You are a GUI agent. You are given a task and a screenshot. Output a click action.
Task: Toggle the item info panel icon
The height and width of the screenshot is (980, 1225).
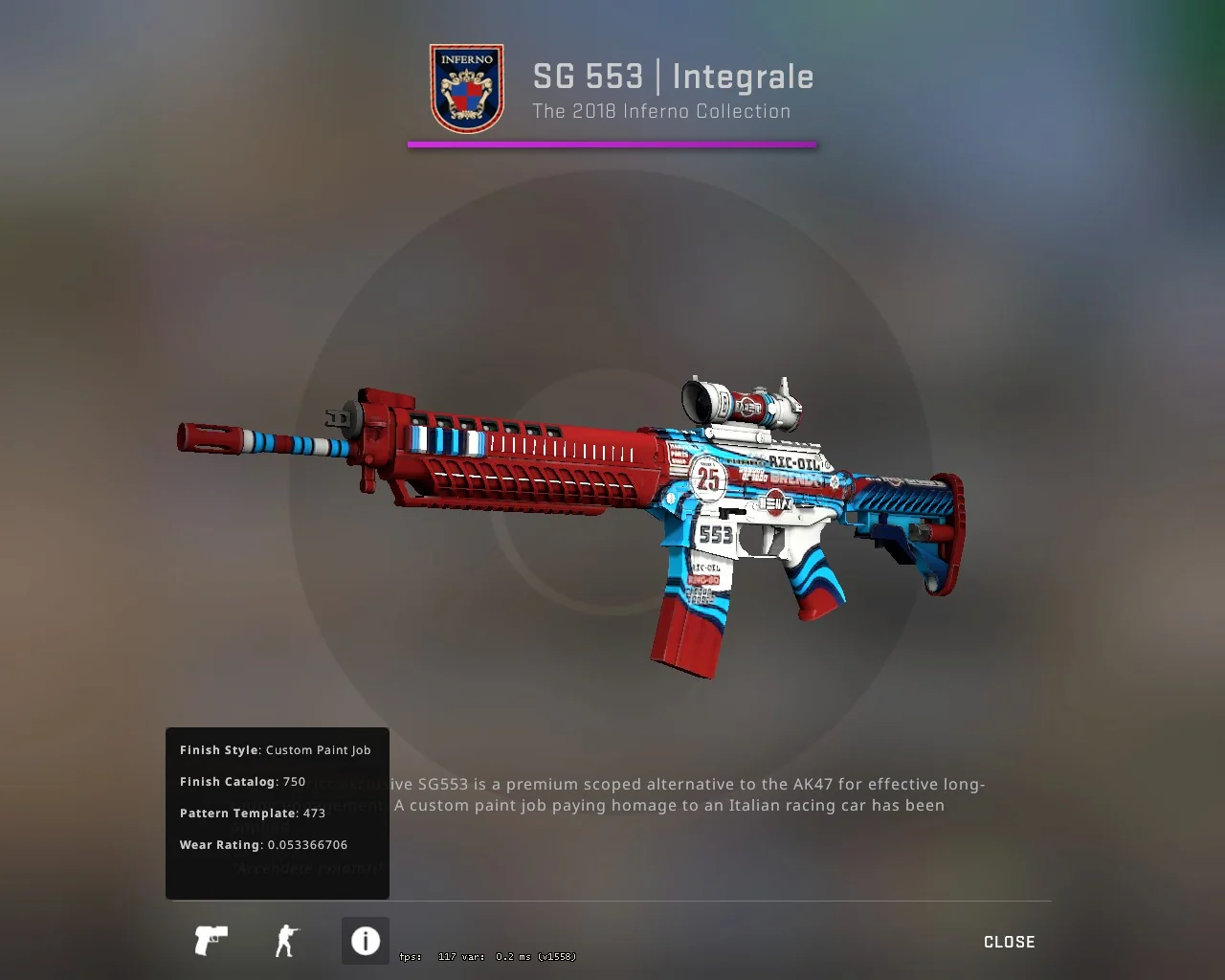365,941
